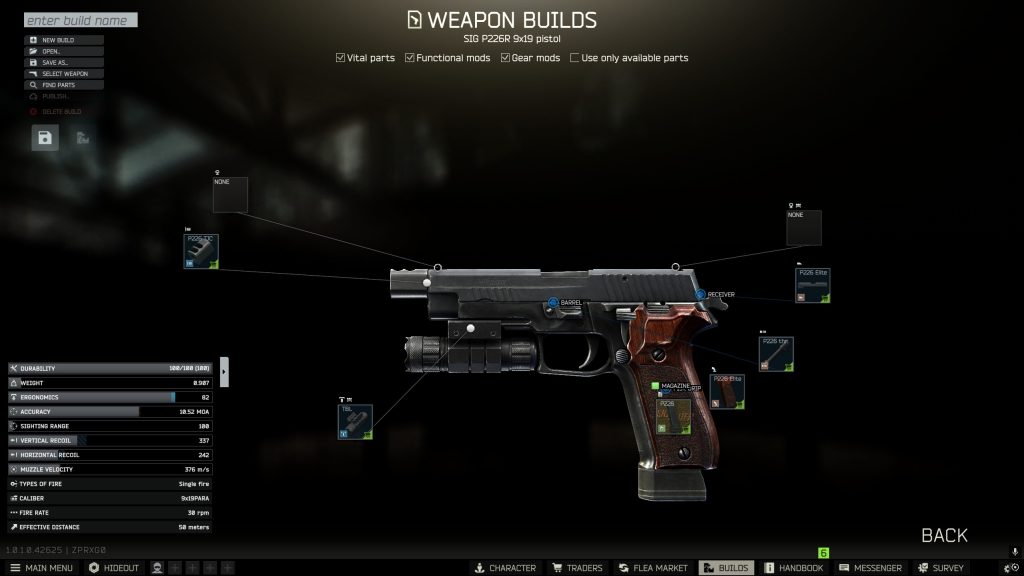Uncheck the Gear mods filter
1024x576 pixels.
tap(506, 58)
